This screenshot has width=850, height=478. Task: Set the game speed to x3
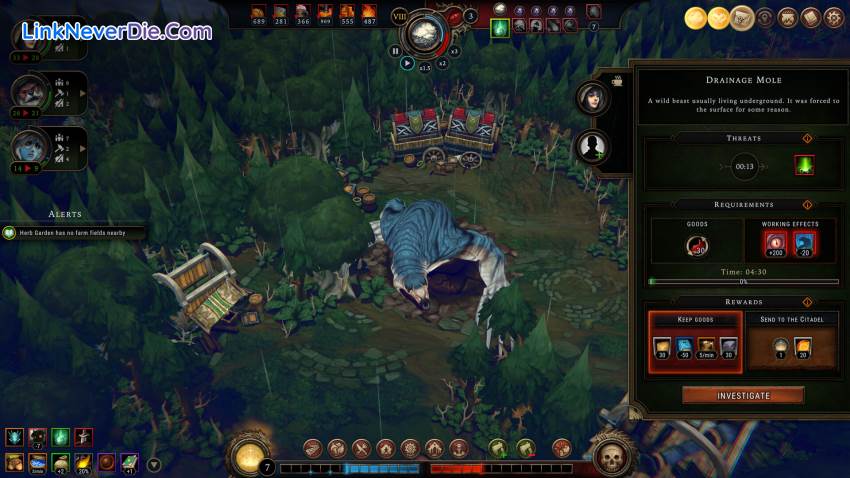(x=454, y=51)
